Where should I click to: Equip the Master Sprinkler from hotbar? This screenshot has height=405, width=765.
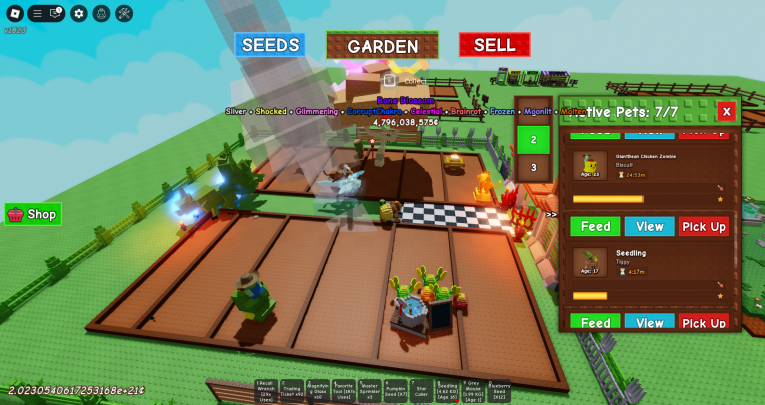tap(370, 391)
